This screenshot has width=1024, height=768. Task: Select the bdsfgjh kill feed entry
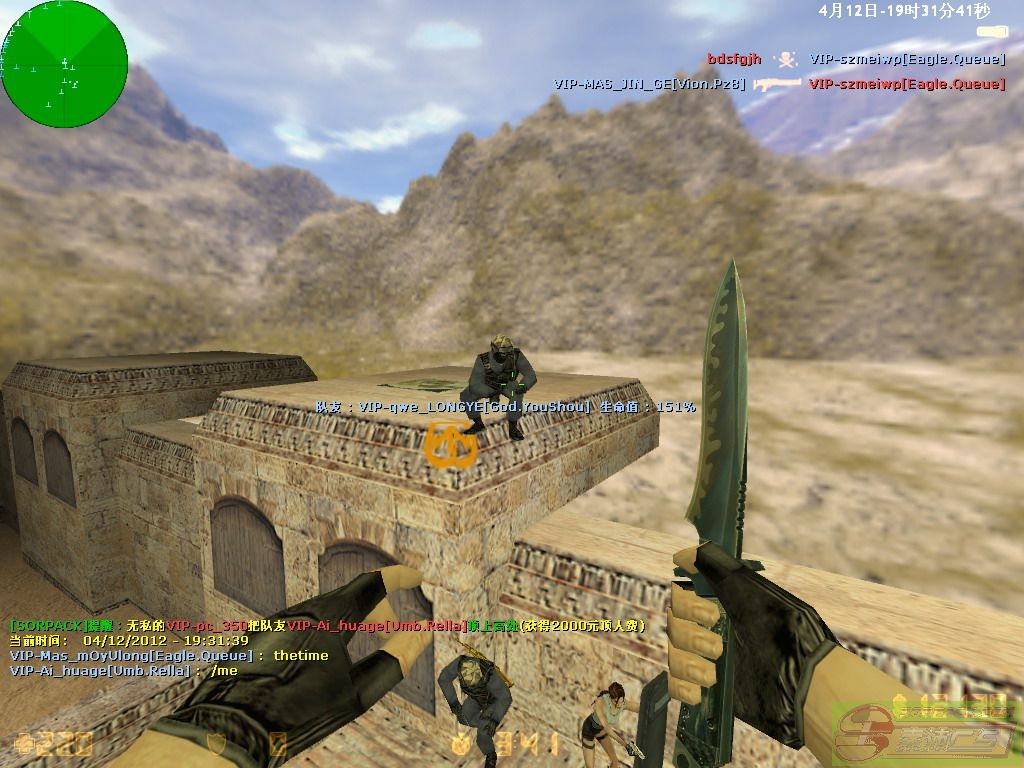click(x=735, y=60)
